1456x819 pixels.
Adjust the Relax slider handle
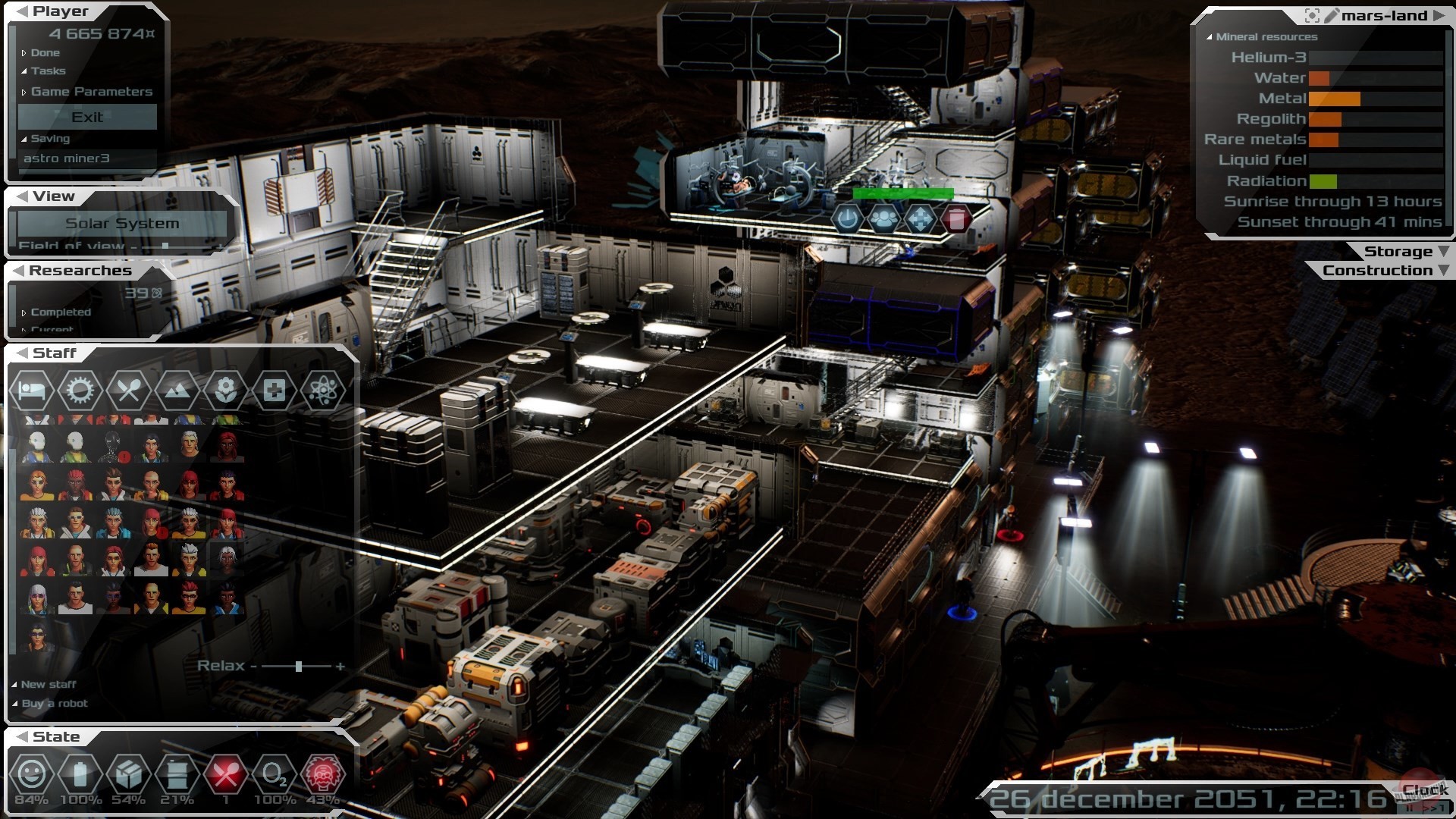click(x=299, y=666)
